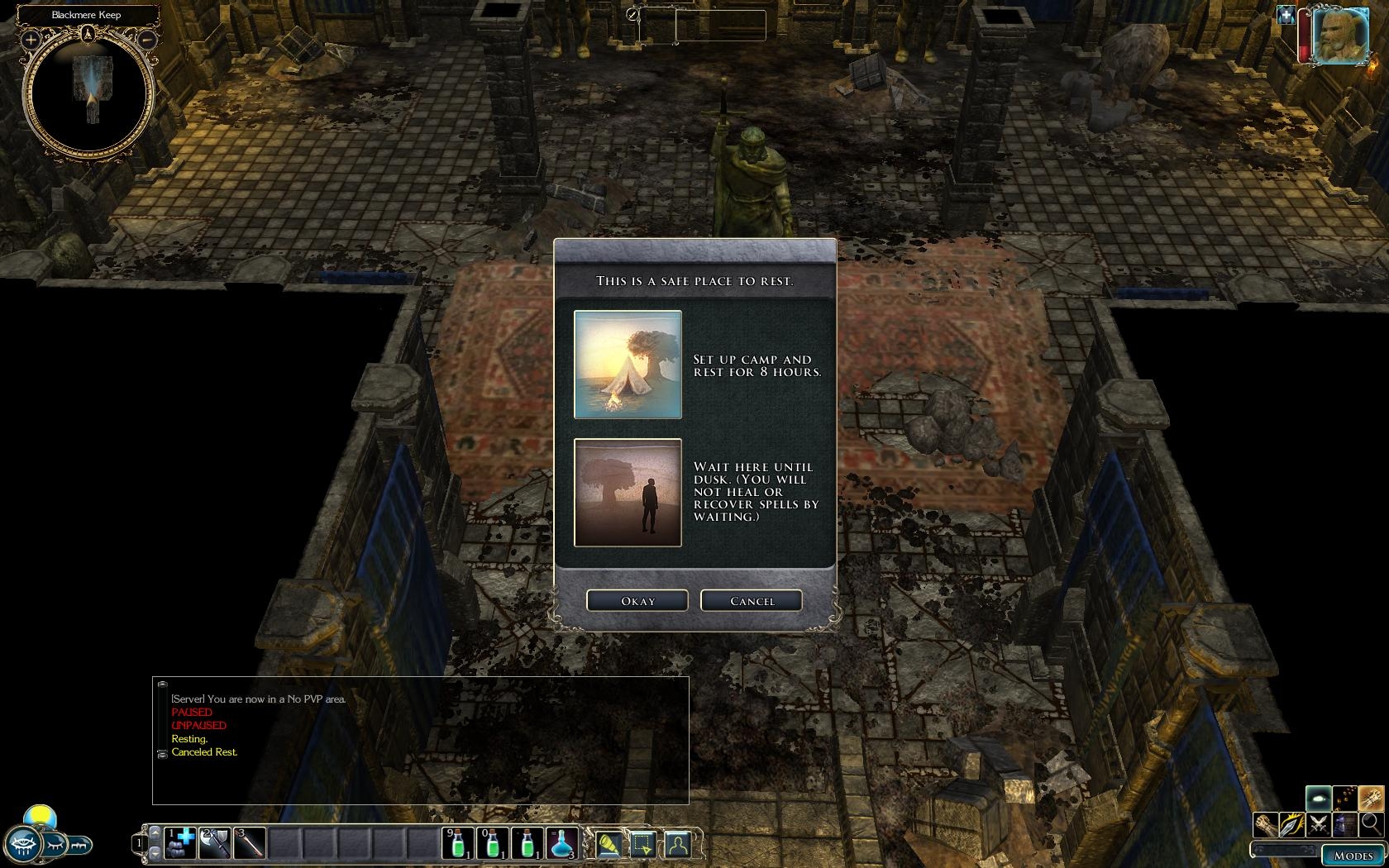Select the wait until dusk option
Image resolution: width=1389 pixels, height=868 pixels.
click(628, 493)
